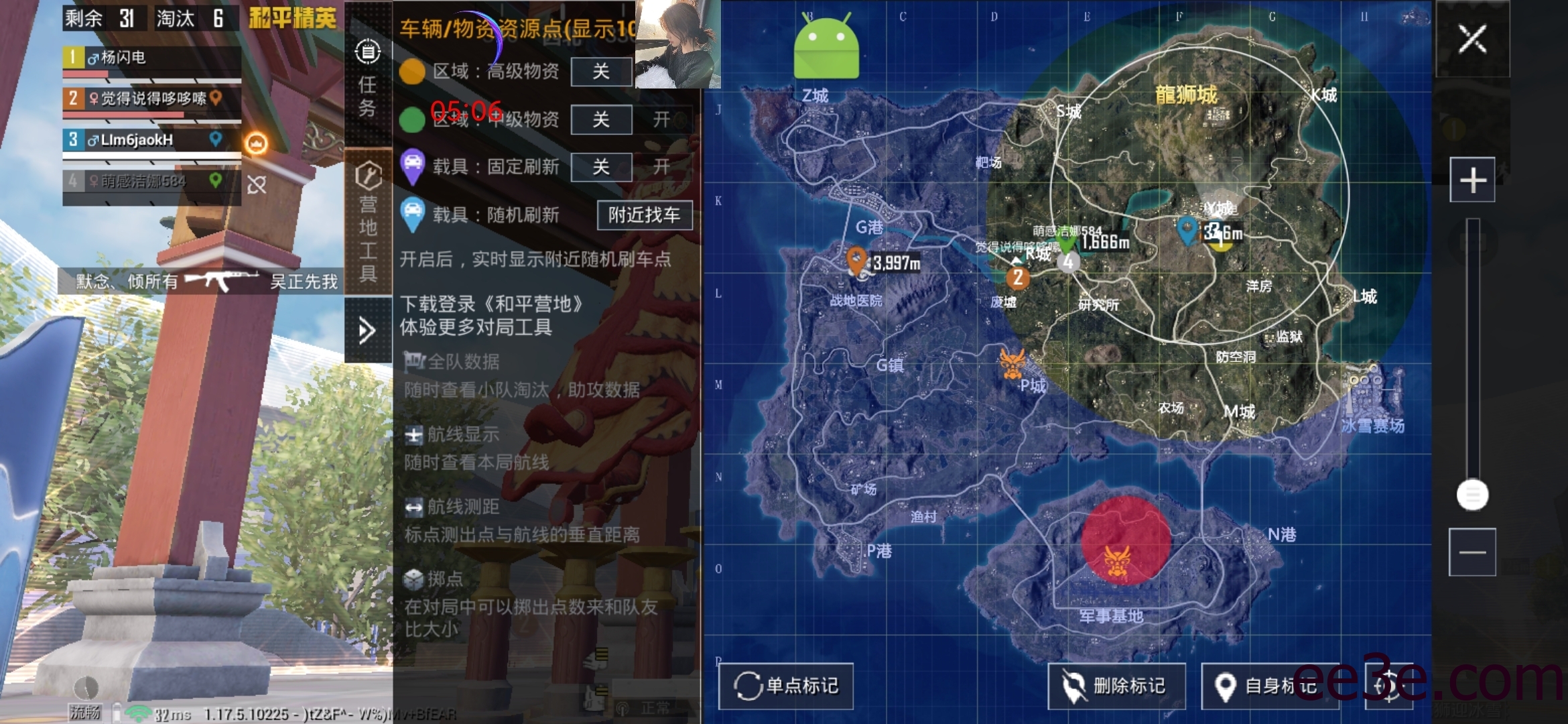This screenshot has height=724, width=1568.
Task: Click the webcam video thumbnail at the top
Action: coord(676,45)
